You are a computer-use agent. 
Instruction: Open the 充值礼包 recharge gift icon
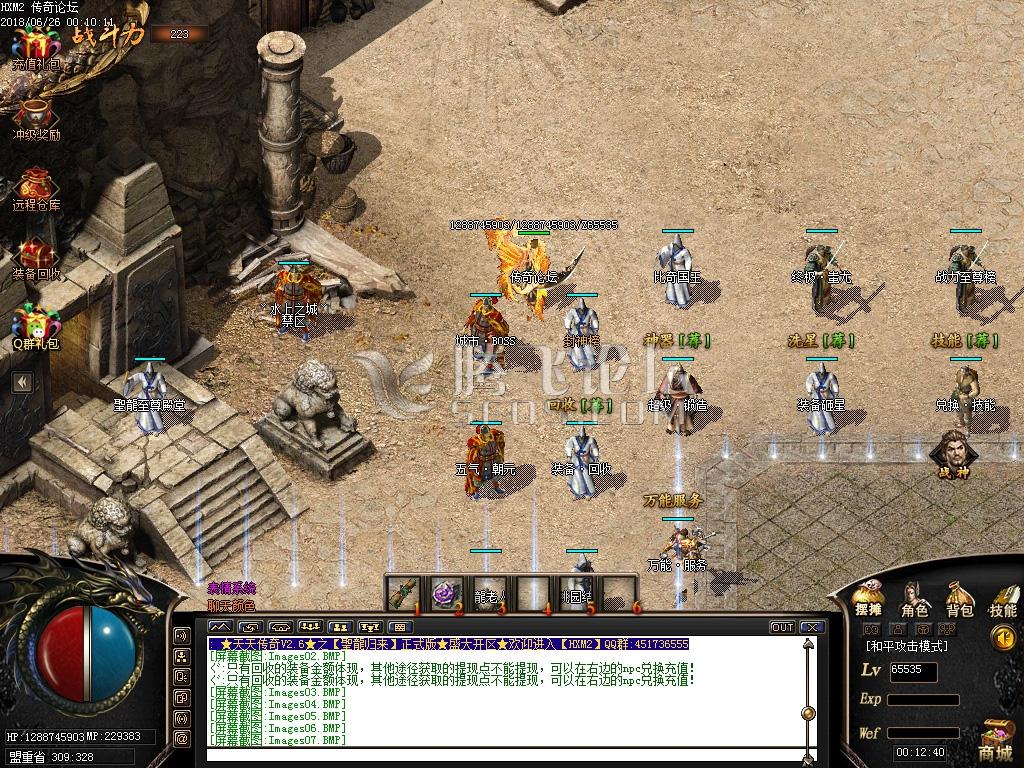pos(36,48)
